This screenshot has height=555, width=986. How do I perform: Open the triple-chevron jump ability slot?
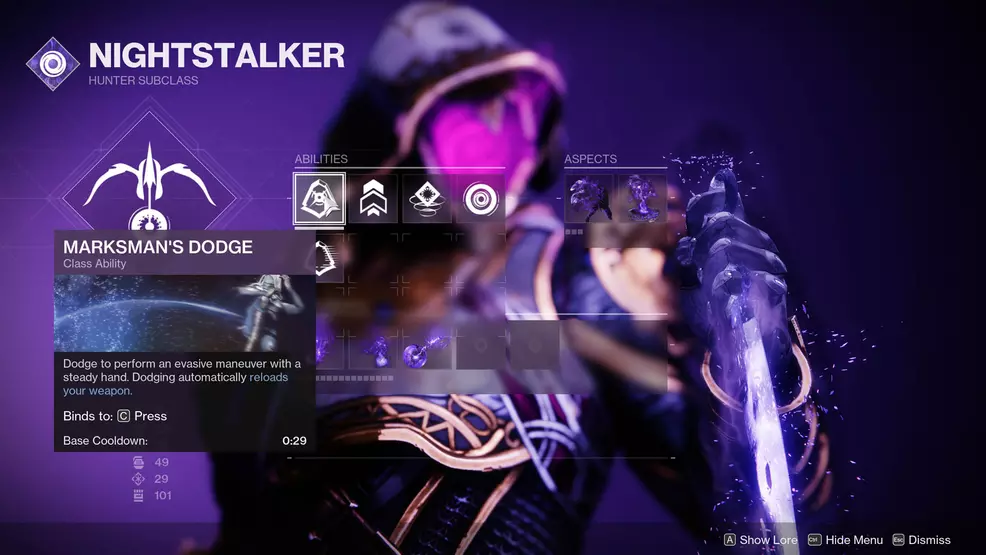pyautogui.click(x=373, y=199)
